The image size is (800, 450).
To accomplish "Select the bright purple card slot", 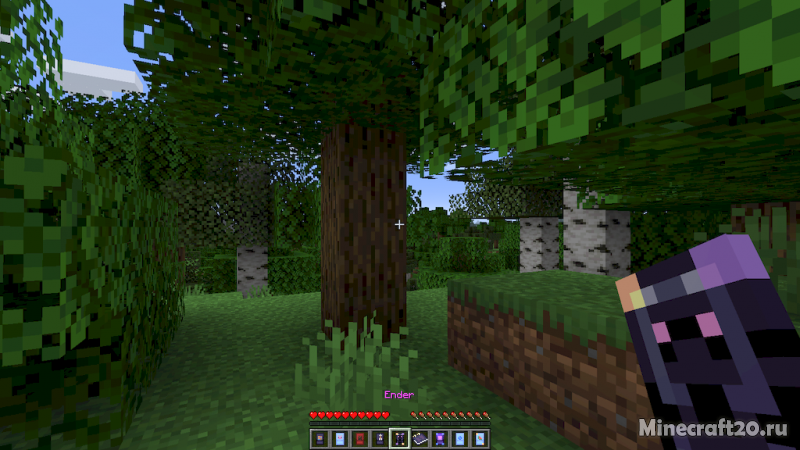I will (x=440, y=438).
